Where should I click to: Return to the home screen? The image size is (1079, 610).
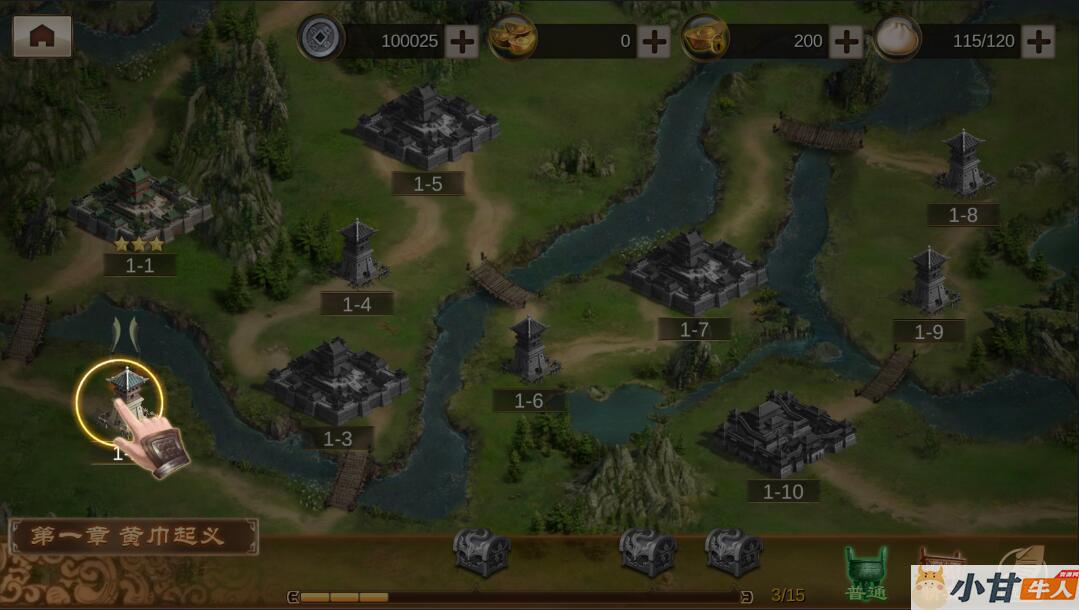(42, 37)
